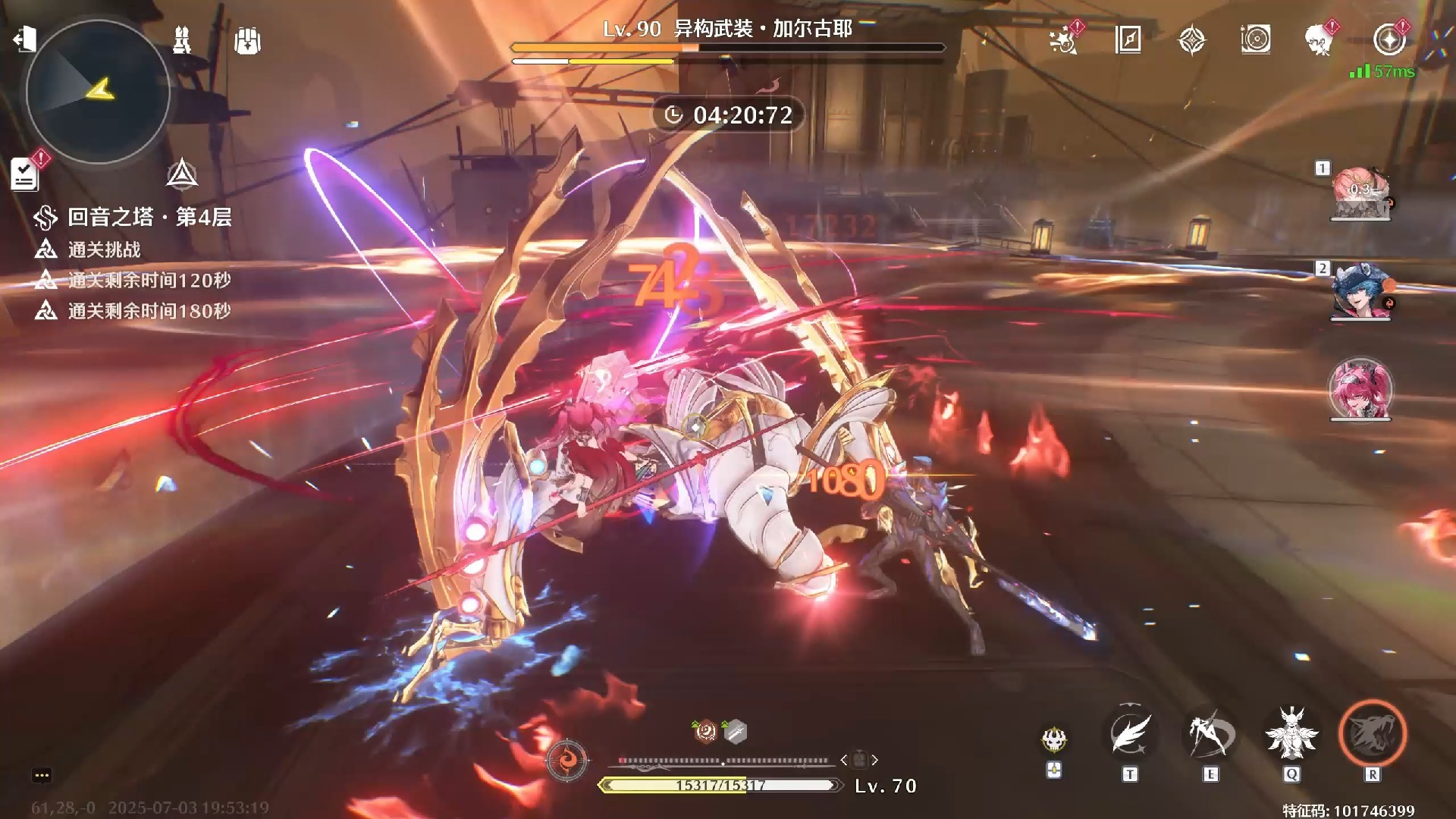Open the character head icon menu
The image size is (1456, 819).
click(x=1320, y=39)
